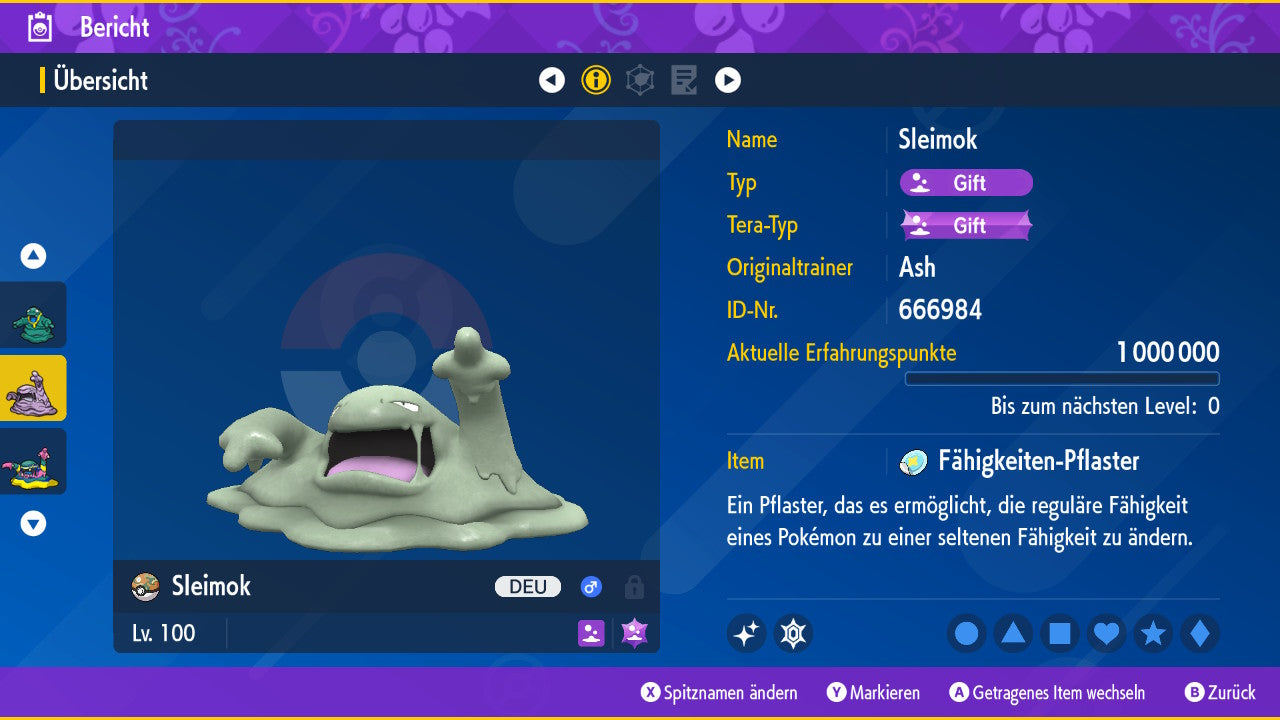1280x720 pixels.
Task: Select the info overview tab icon
Action: (x=596, y=80)
